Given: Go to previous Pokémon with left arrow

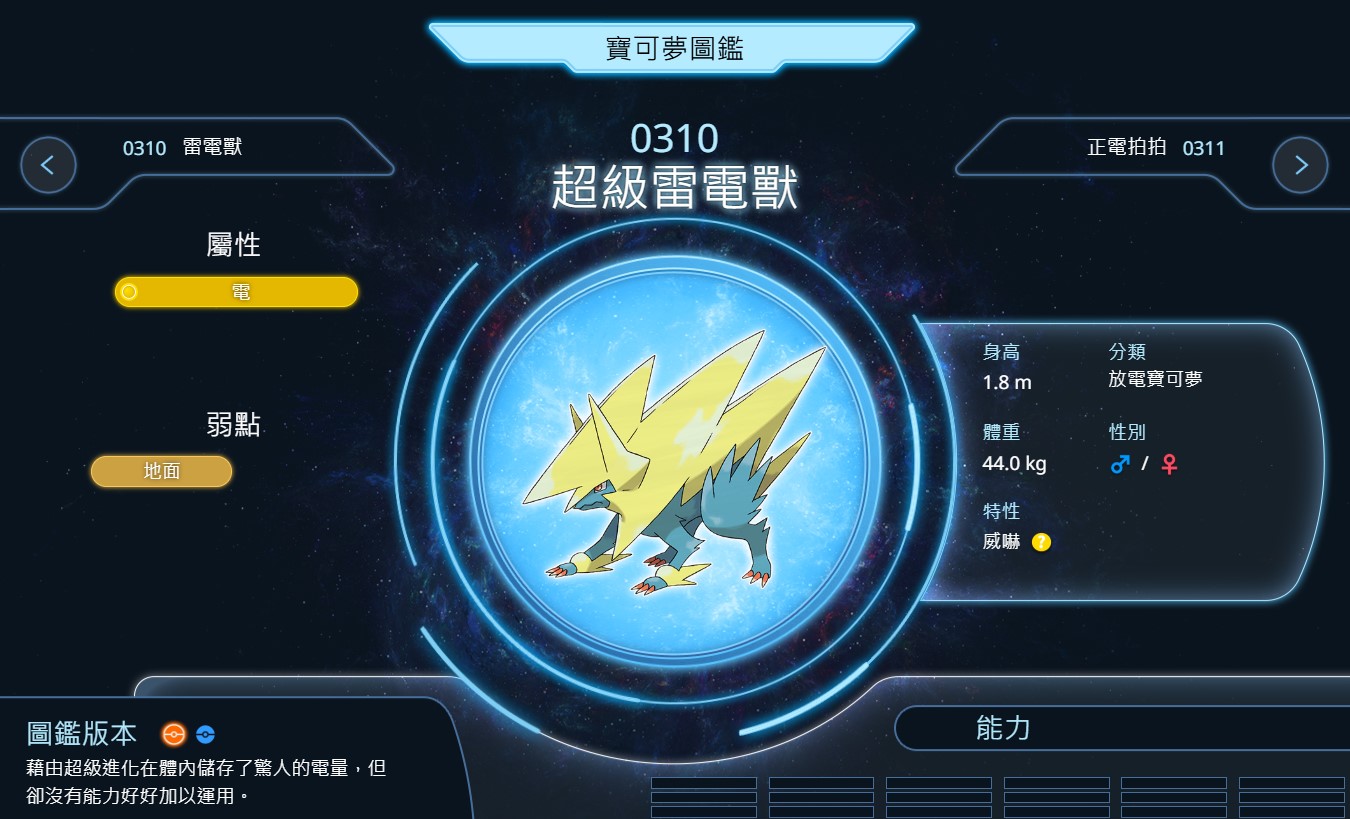Looking at the screenshot, I should point(48,165).
